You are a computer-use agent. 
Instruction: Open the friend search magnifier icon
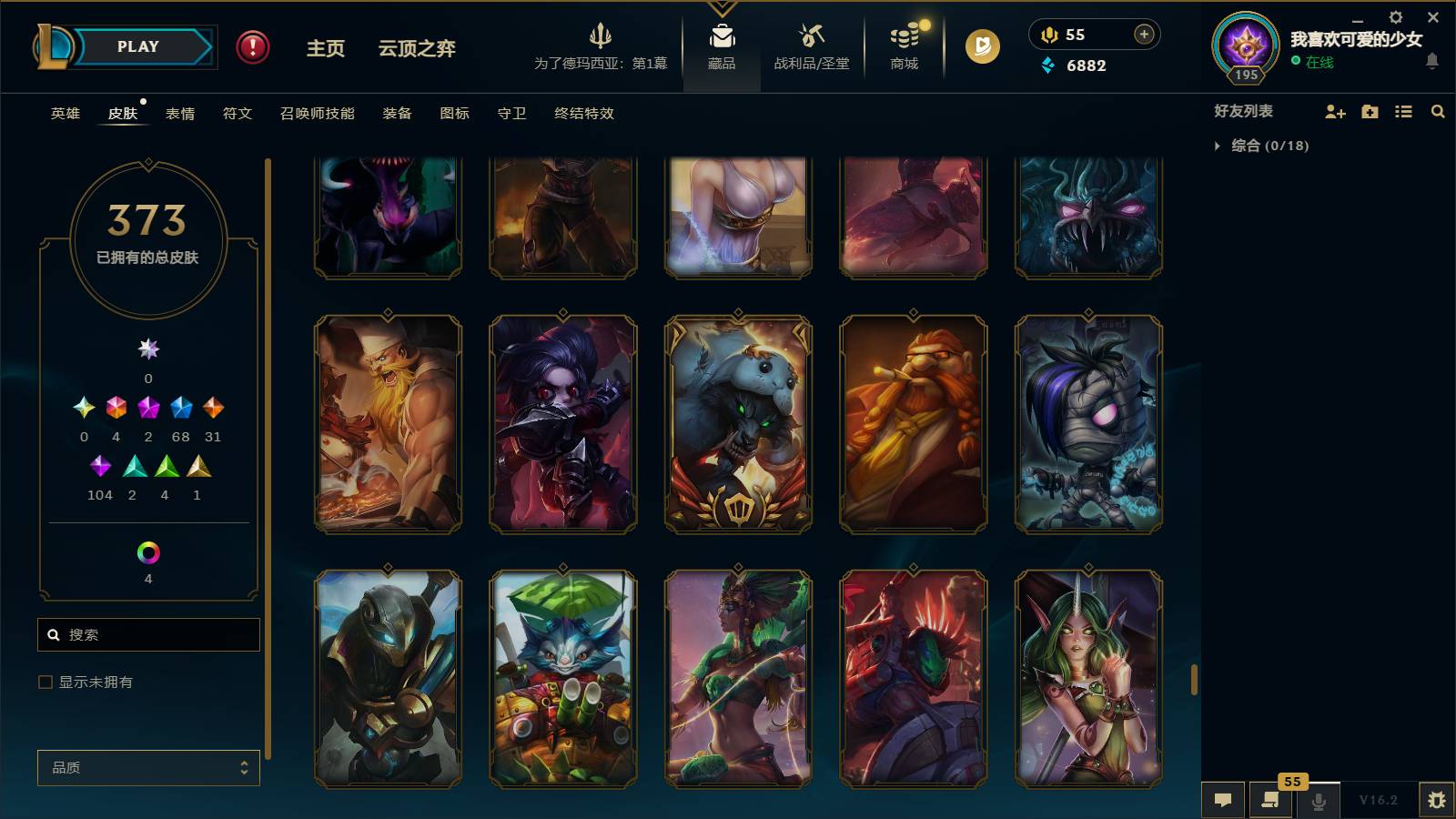pyautogui.click(x=1439, y=111)
